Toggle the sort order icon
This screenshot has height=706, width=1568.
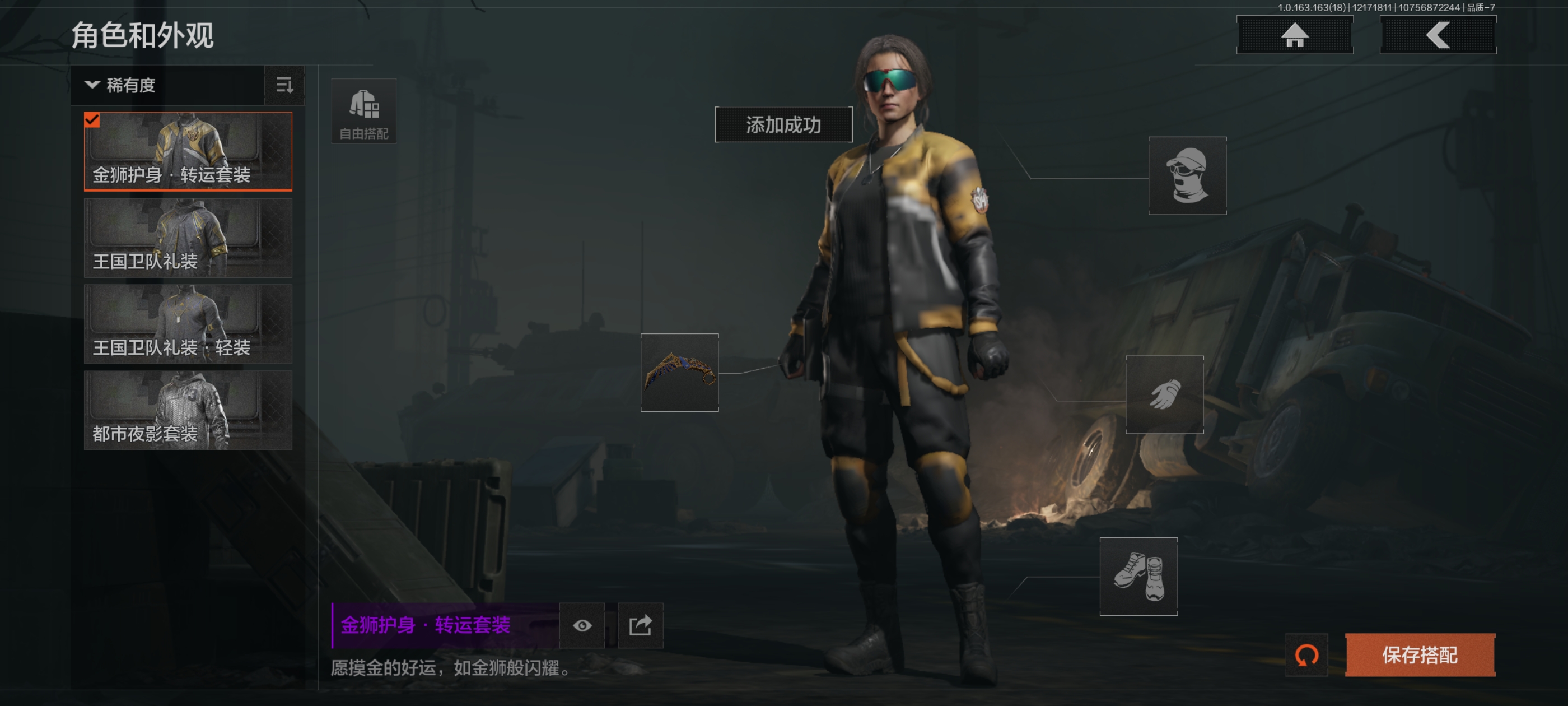284,85
